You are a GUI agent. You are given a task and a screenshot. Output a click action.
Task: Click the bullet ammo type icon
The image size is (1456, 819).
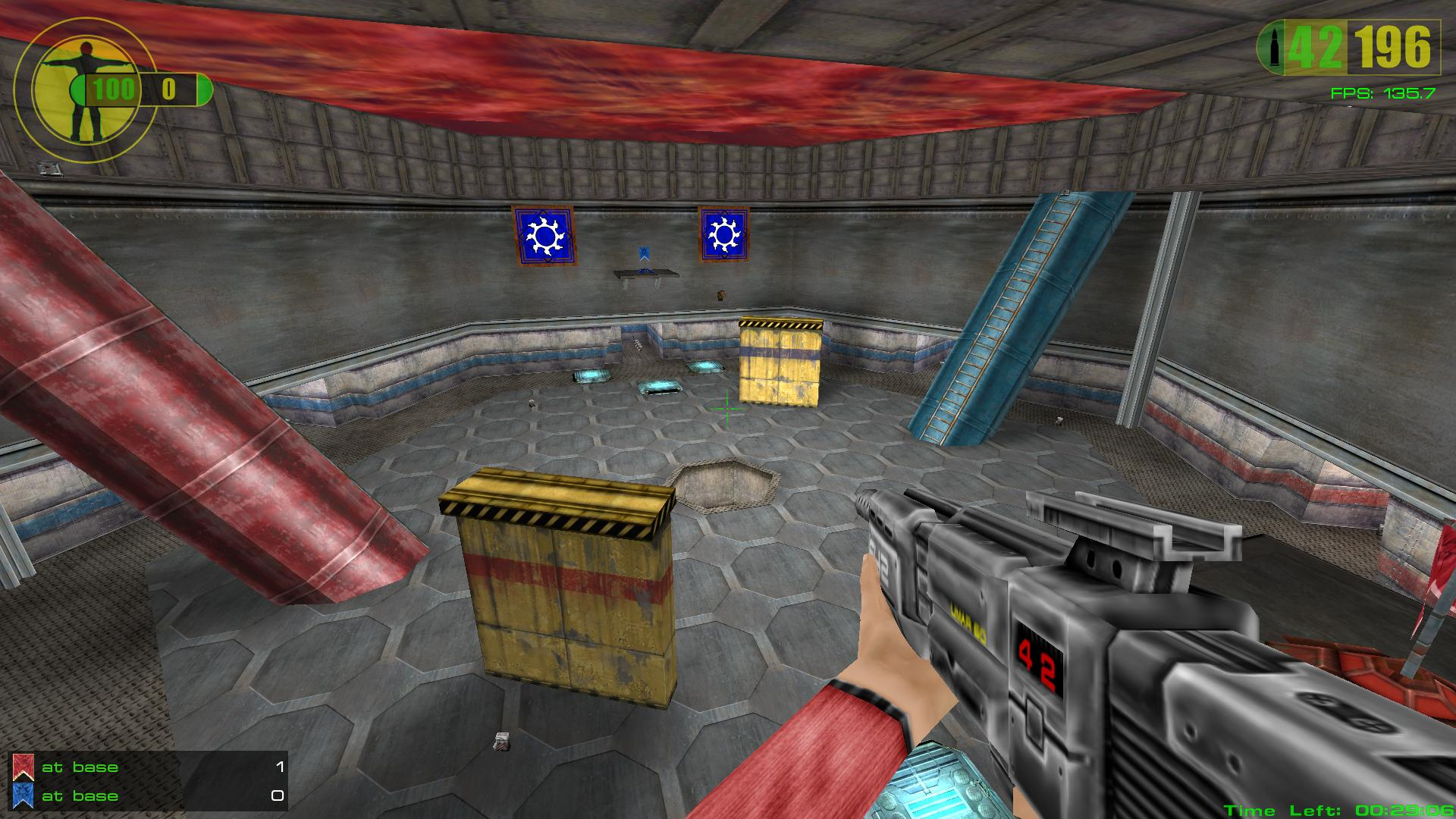tap(1272, 48)
